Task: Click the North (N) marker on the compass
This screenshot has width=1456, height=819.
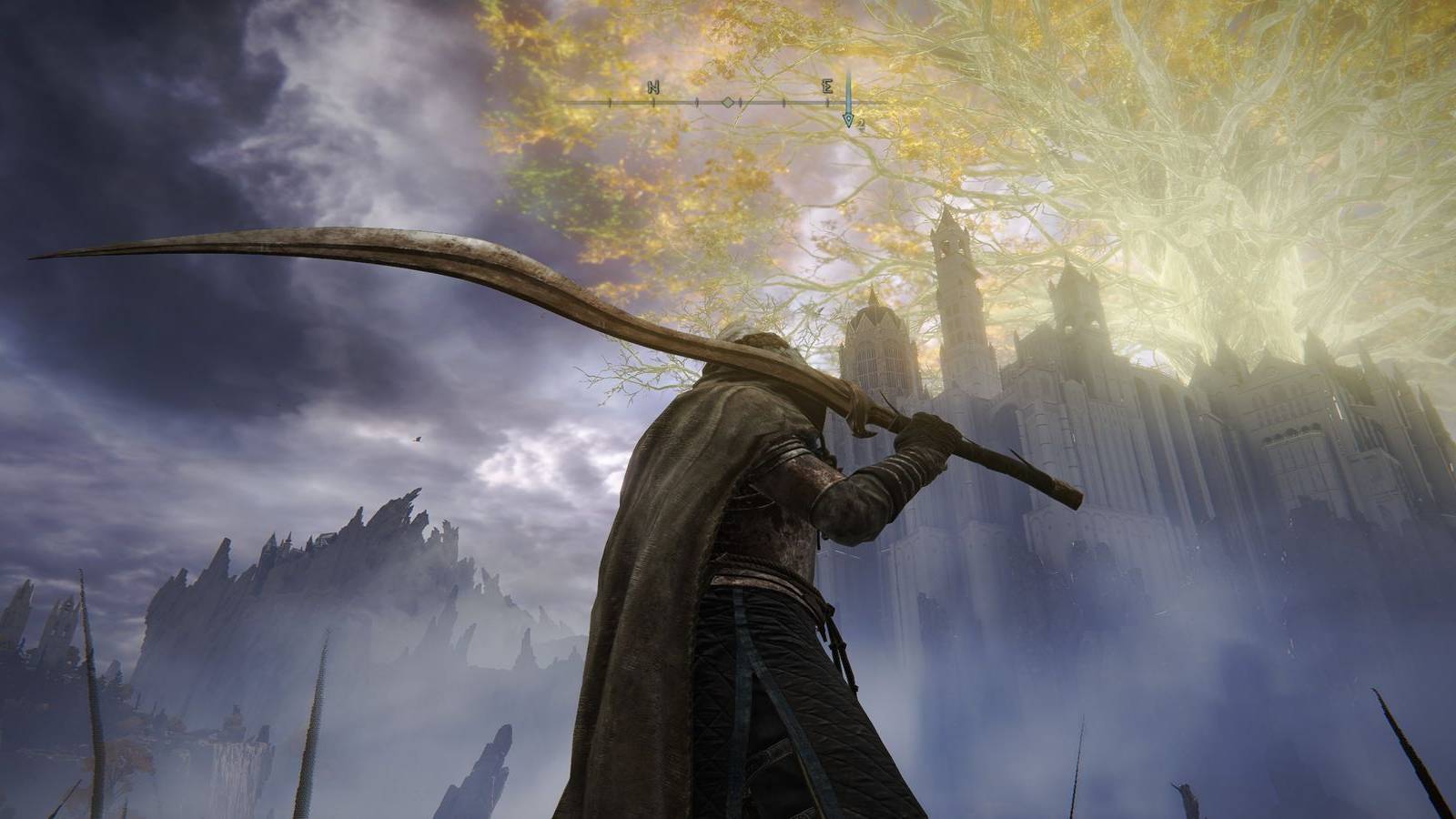Action: click(x=655, y=86)
